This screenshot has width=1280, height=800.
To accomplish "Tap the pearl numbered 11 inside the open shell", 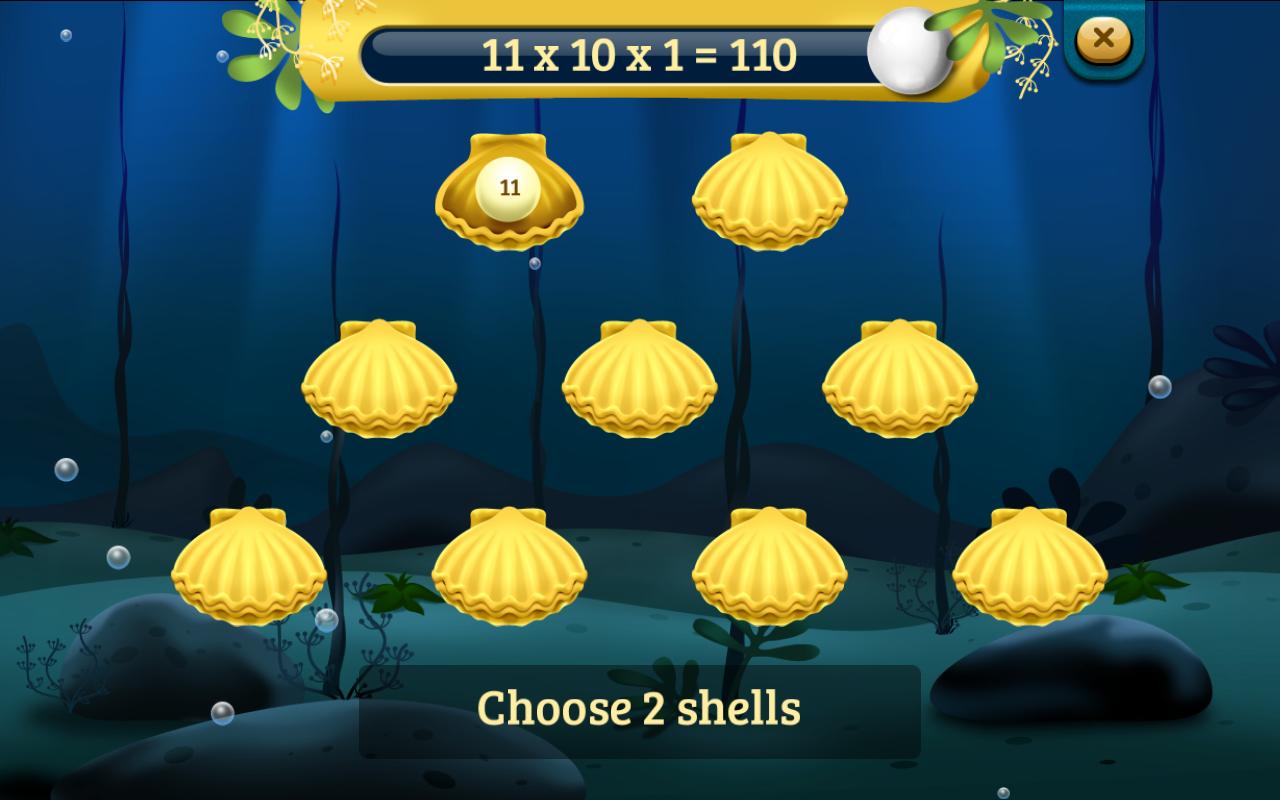I will [x=507, y=187].
